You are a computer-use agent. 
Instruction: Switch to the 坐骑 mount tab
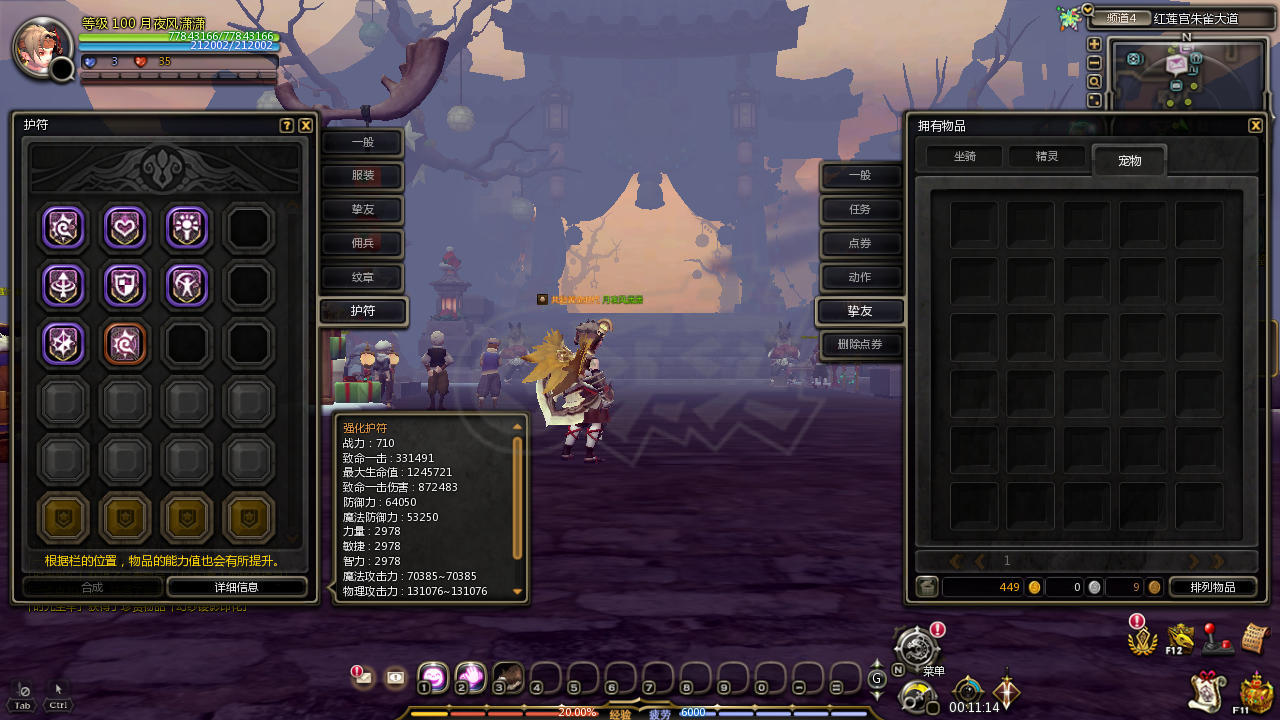tap(964, 157)
